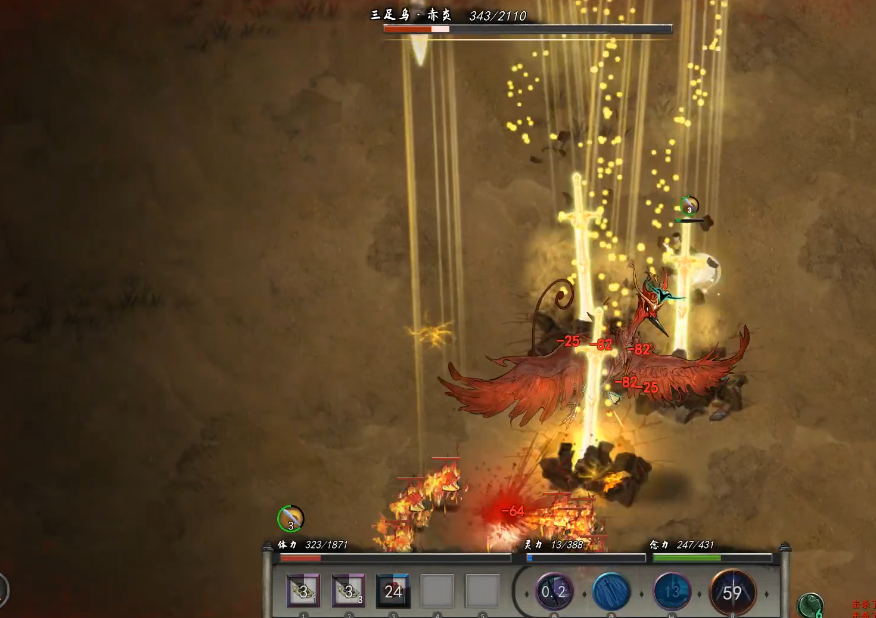Image resolution: width=876 pixels, height=618 pixels.
Task: Use the item in hotbar slot 2
Action: pyautogui.click(x=348, y=591)
